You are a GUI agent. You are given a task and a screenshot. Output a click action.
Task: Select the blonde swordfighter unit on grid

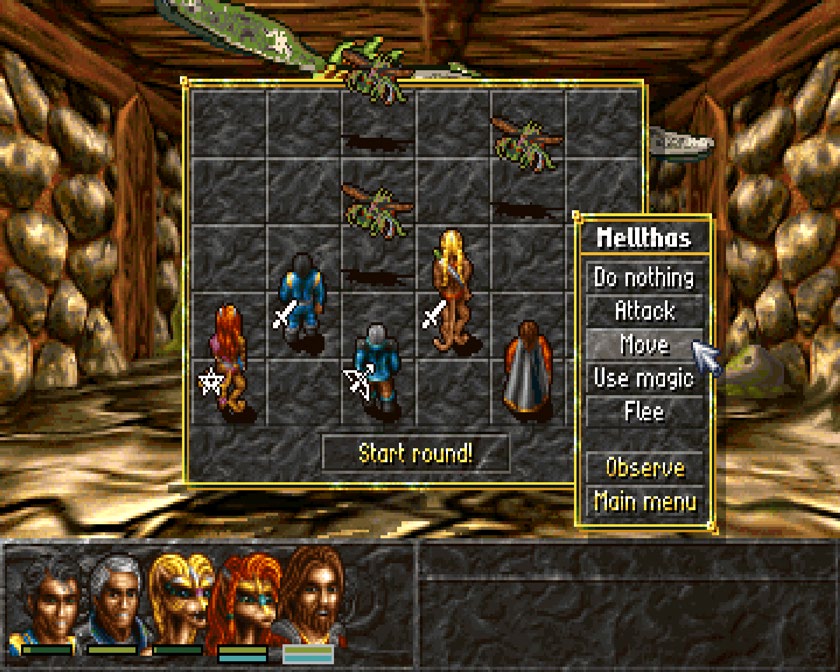pyautogui.click(x=452, y=290)
